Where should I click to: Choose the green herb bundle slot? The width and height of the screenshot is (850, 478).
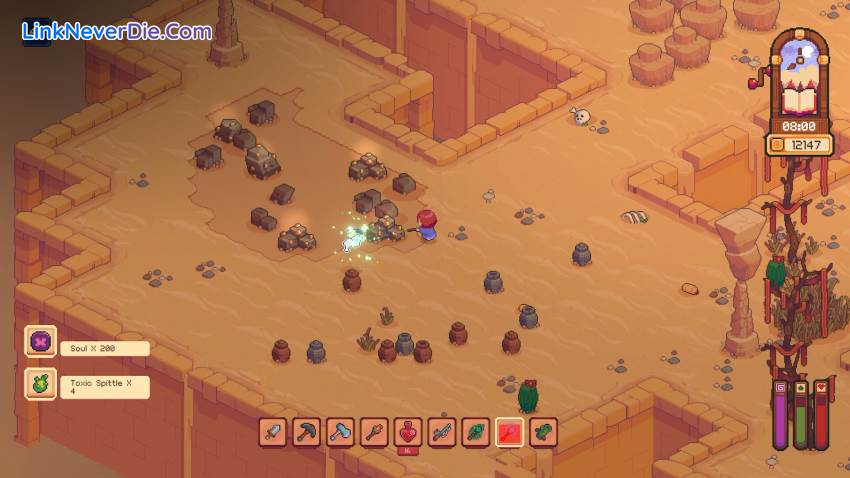point(543,432)
